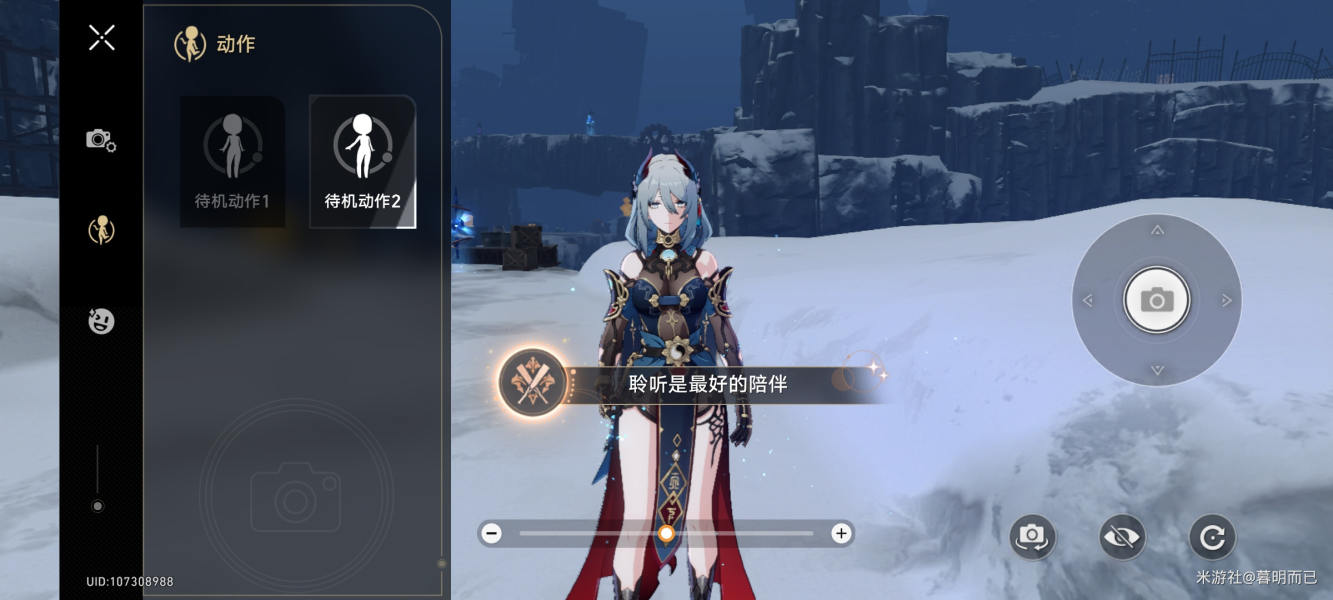Choose 待机动作2 idle pose

[362, 161]
